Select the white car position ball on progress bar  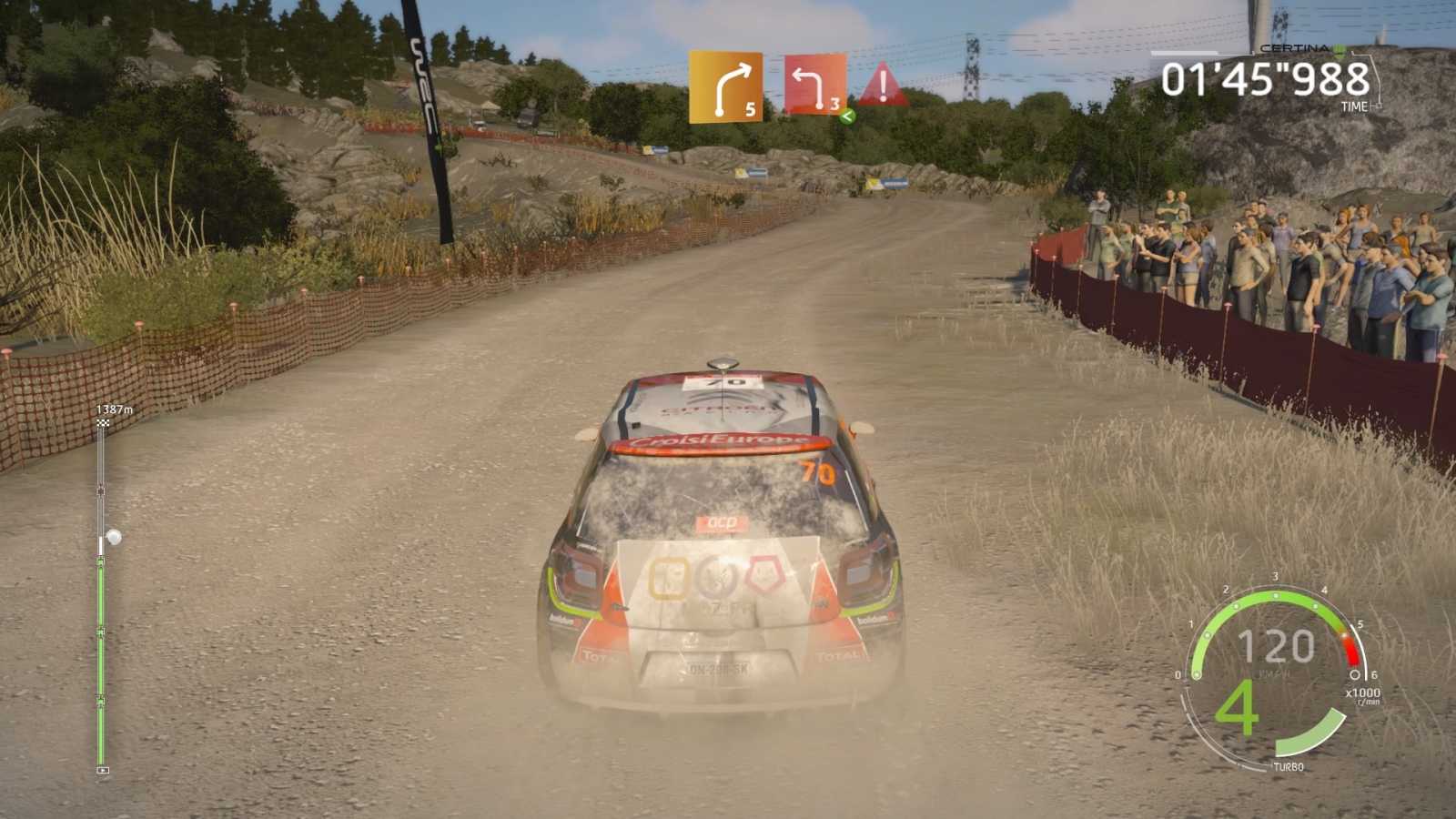114,535
